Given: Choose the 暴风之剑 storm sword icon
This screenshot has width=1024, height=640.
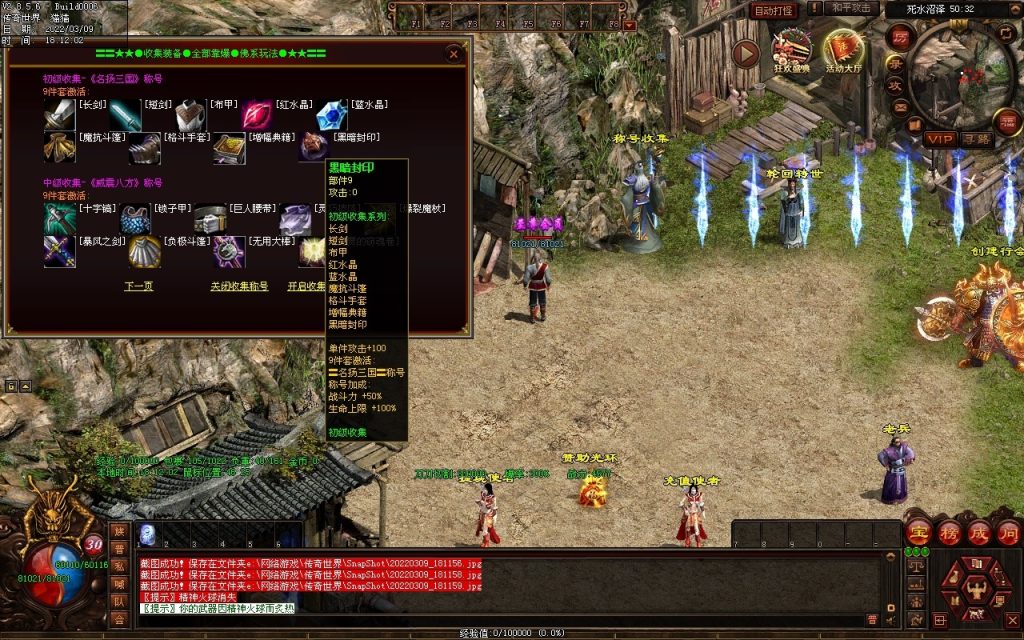Looking at the screenshot, I should point(59,251).
